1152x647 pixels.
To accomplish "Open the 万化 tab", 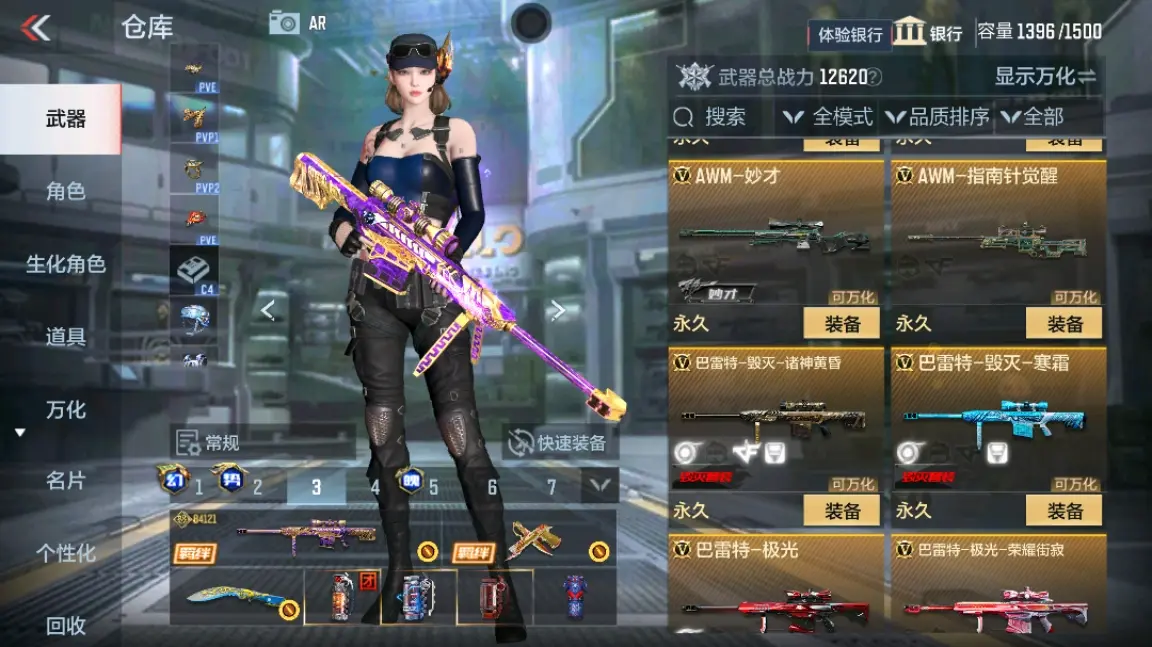I will (66, 410).
